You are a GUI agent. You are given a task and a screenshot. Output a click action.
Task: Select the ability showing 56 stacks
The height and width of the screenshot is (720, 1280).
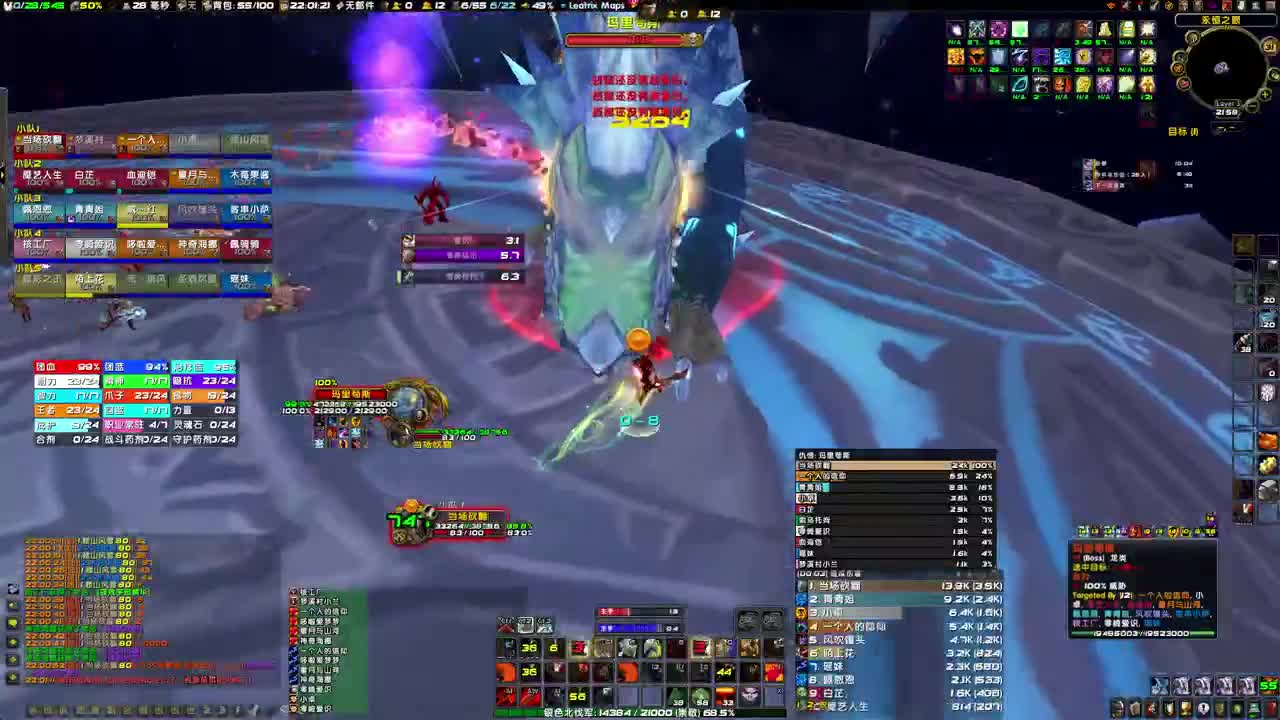click(x=576, y=696)
